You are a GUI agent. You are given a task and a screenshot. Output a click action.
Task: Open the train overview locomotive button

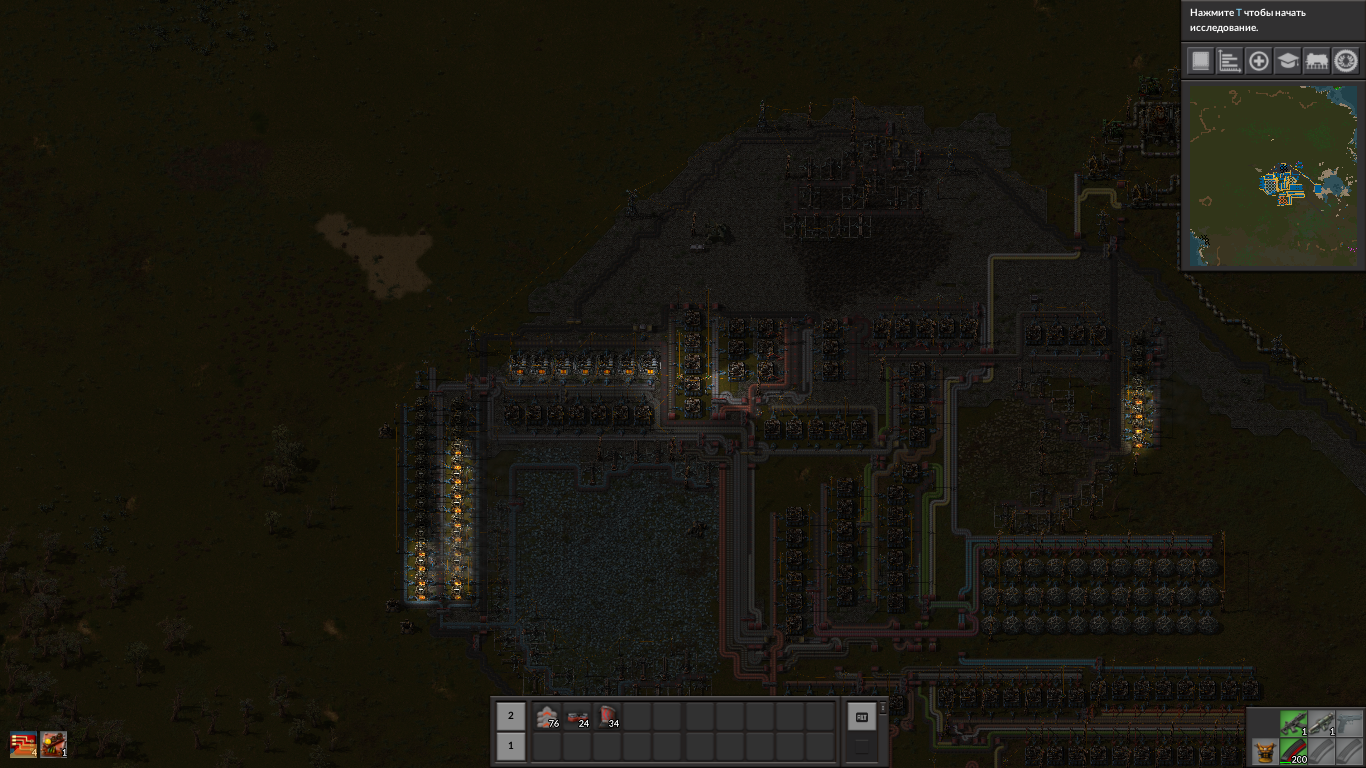click(x=1317, y=61)
